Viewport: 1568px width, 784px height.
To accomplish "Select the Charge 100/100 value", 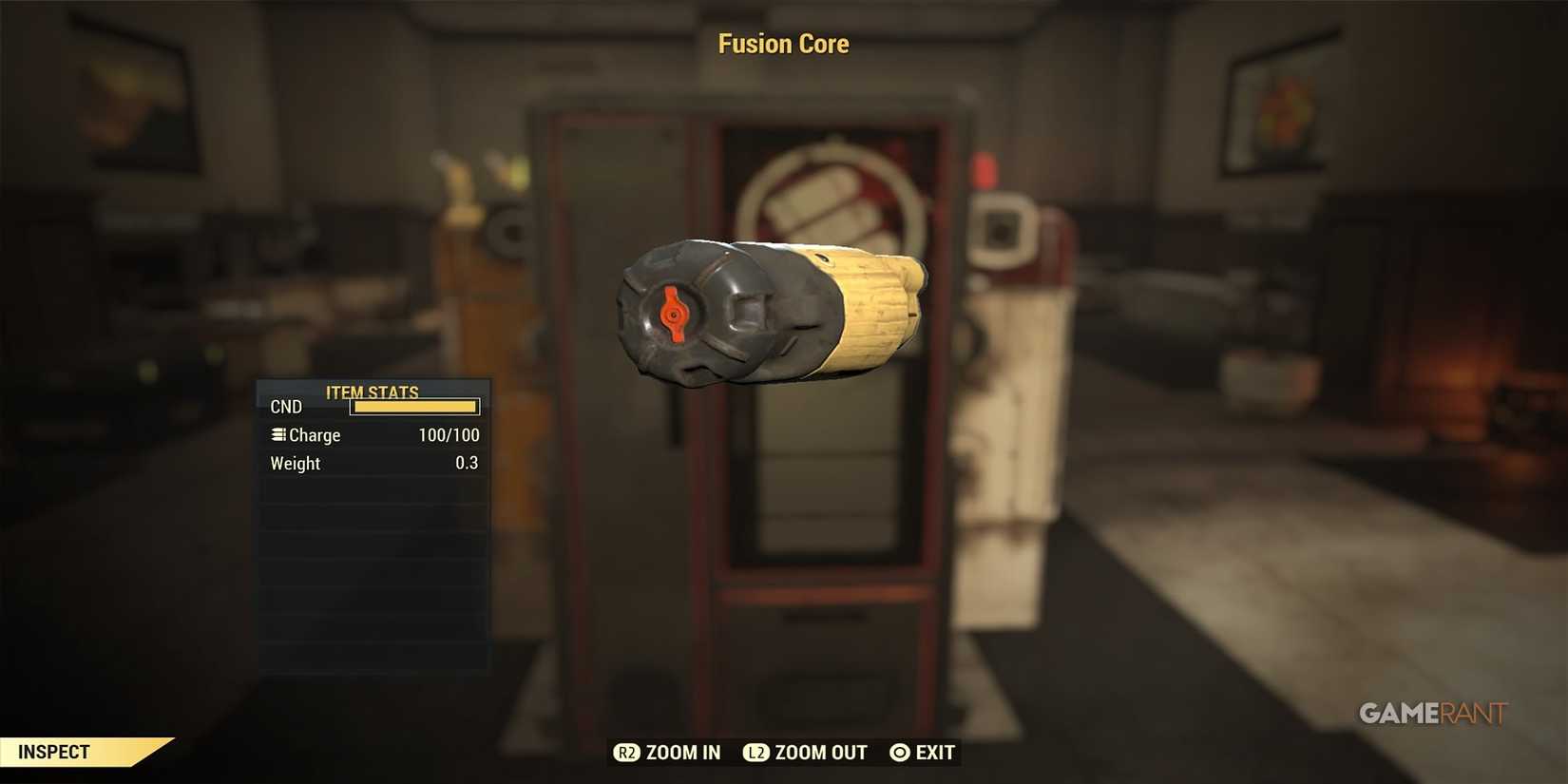I will click(448, 434).
